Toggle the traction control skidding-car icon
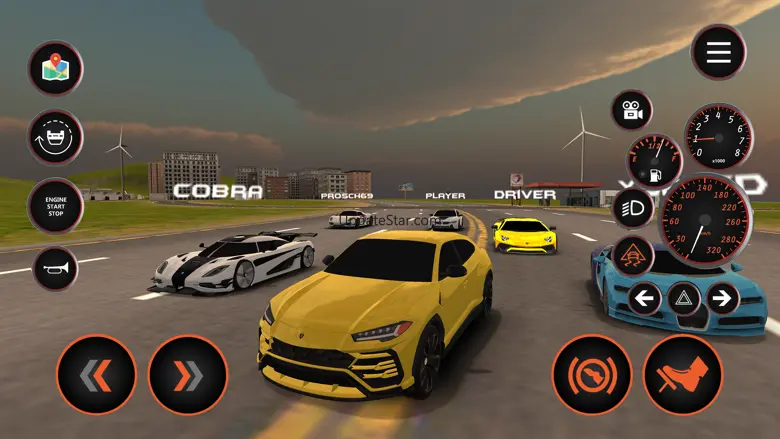This screenshot has width=780, height=439. [632, 255]
